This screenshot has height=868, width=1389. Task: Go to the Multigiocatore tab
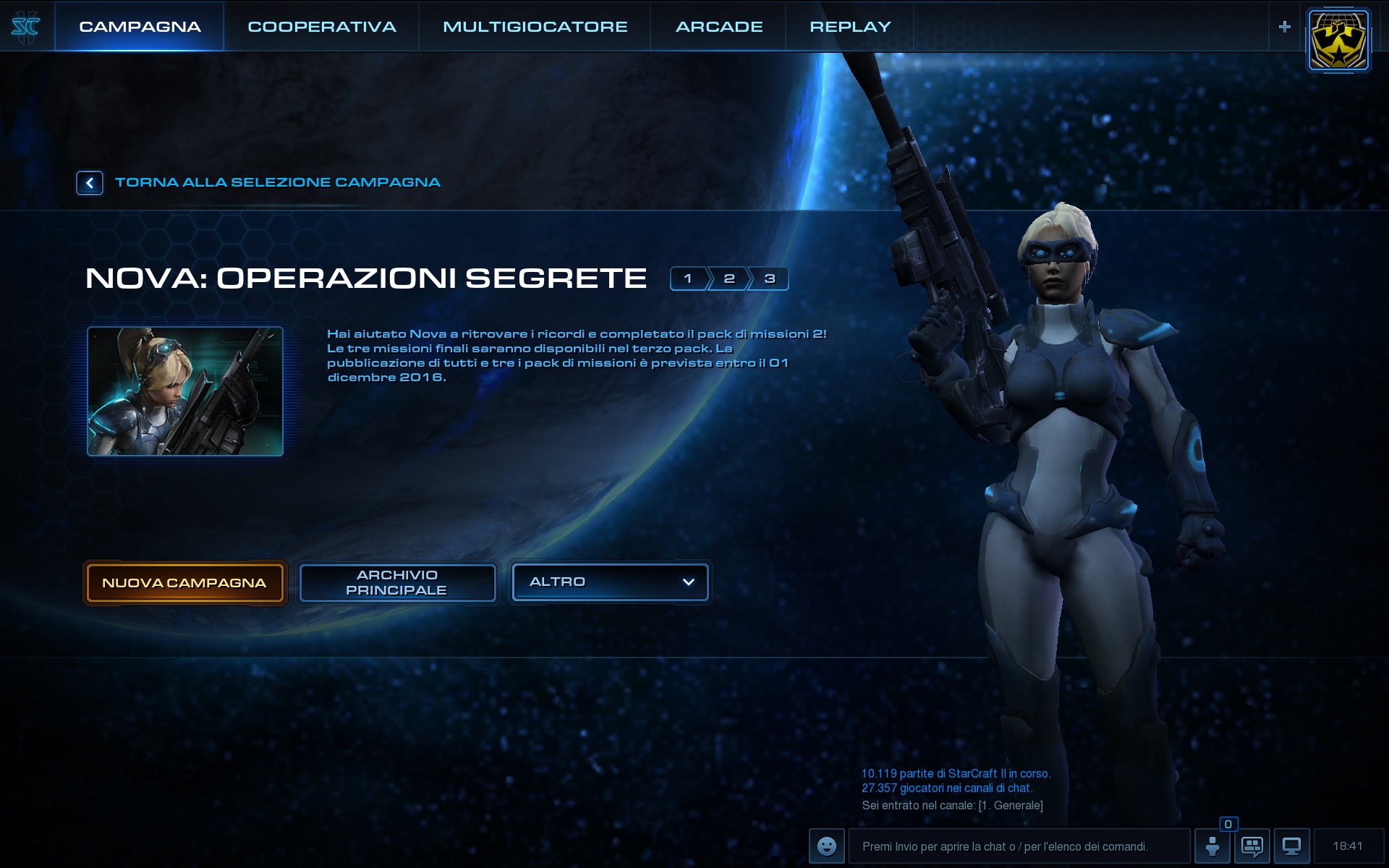pos(535,27)
